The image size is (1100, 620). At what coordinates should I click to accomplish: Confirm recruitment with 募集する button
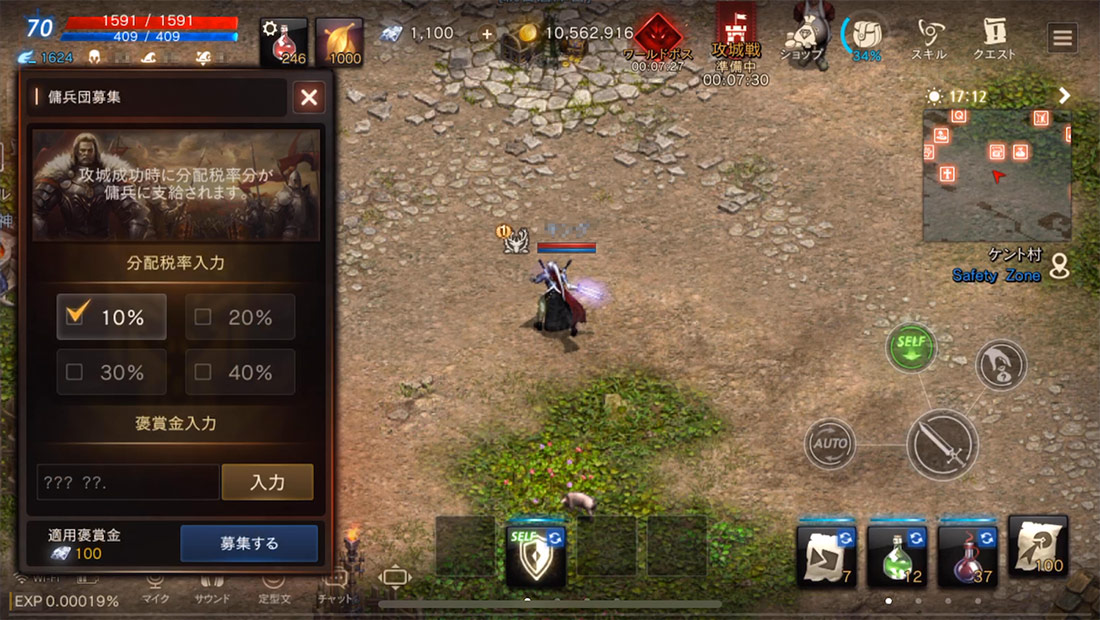(249, 544)
